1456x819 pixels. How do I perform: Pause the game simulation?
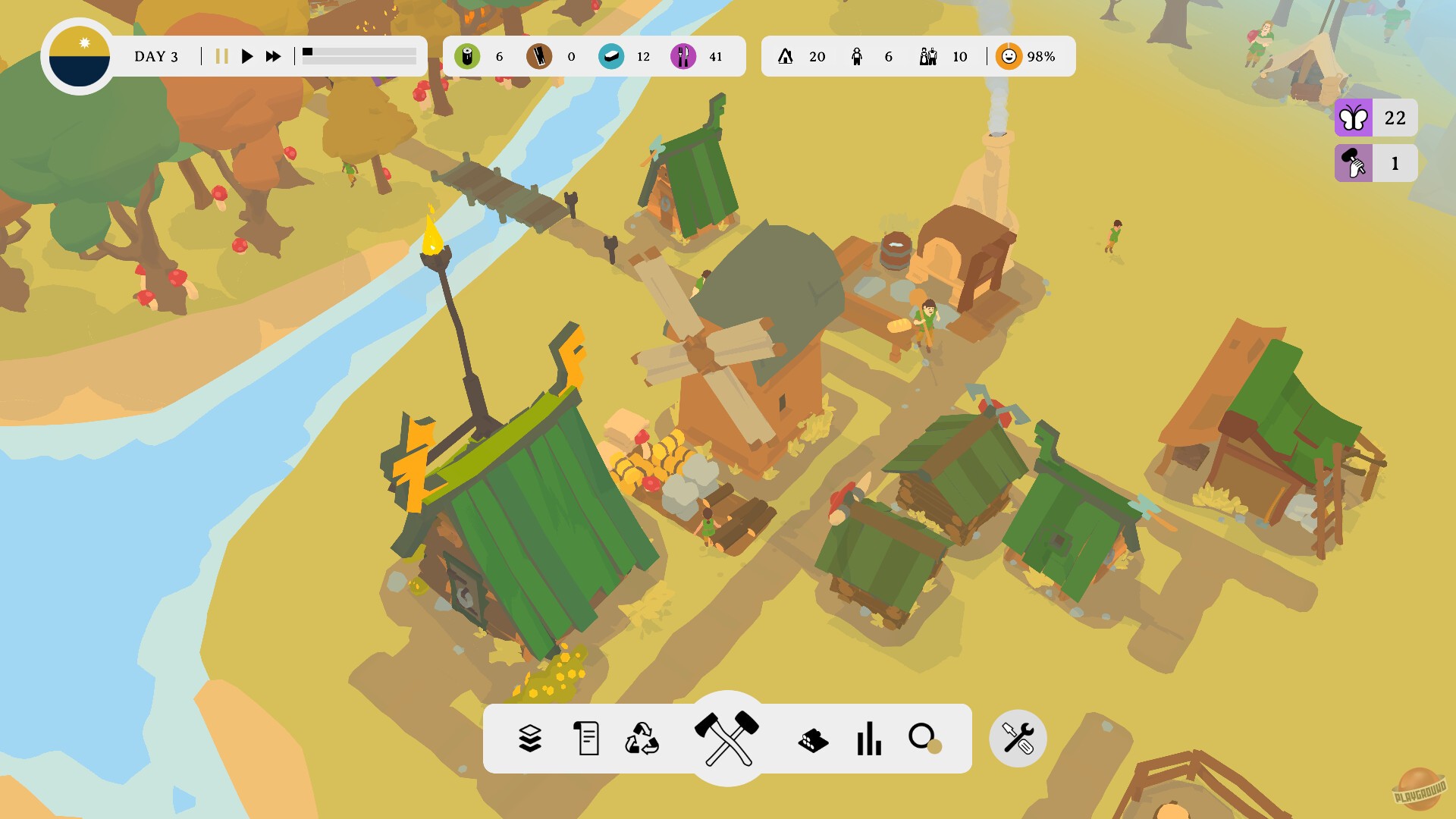coord(221,55)
